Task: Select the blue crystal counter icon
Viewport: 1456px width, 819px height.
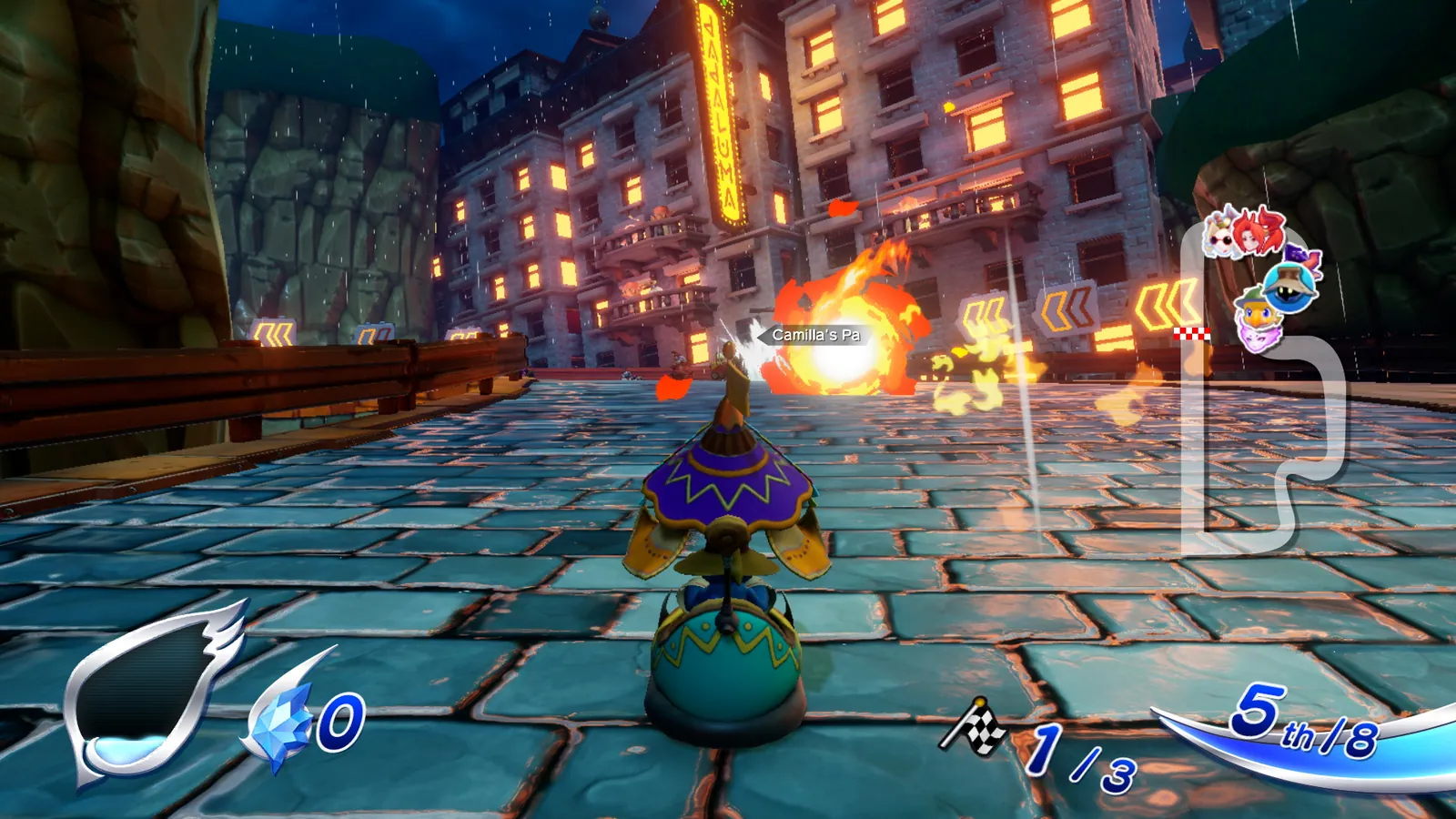Action: point(282,719)
